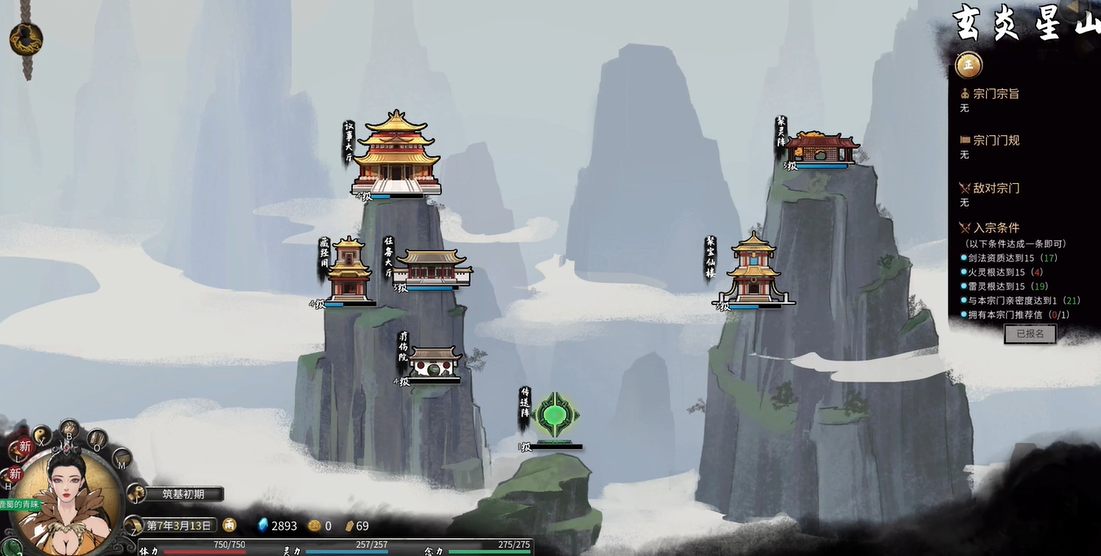Open the map icon marked M
Screen dimensions: 1101x556
(122, 459)
